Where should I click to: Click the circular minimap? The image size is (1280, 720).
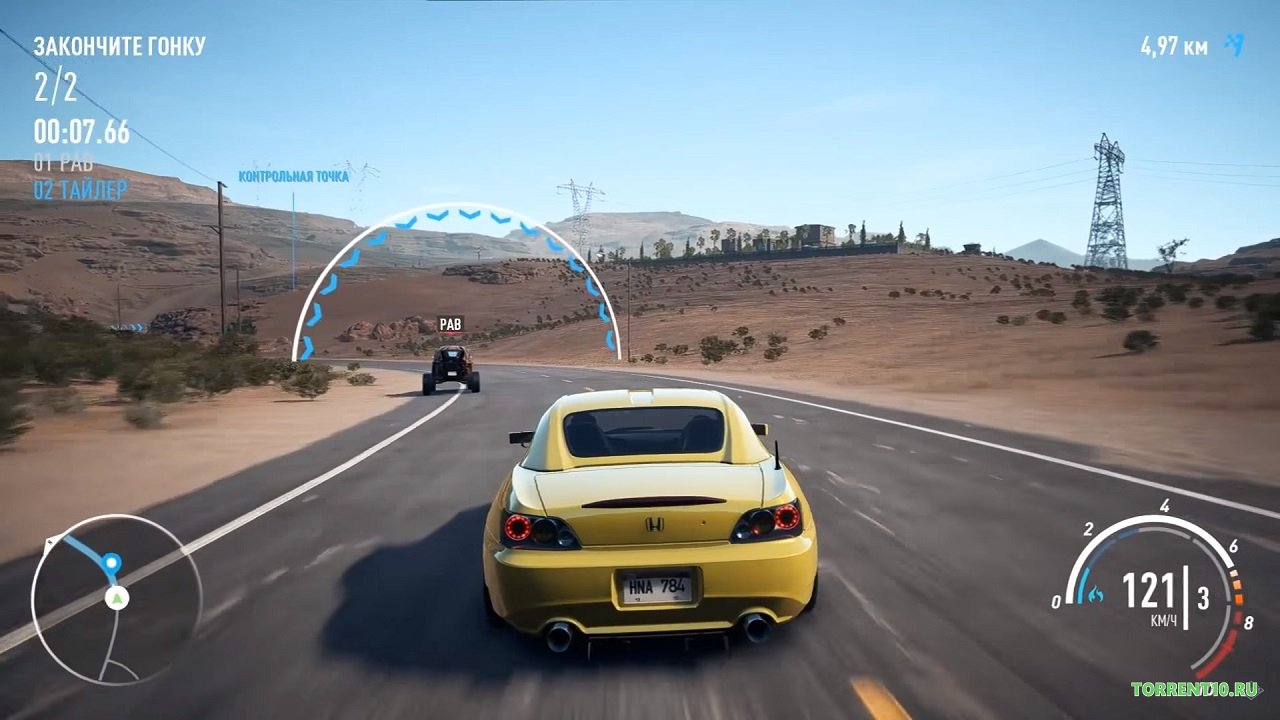116,600
